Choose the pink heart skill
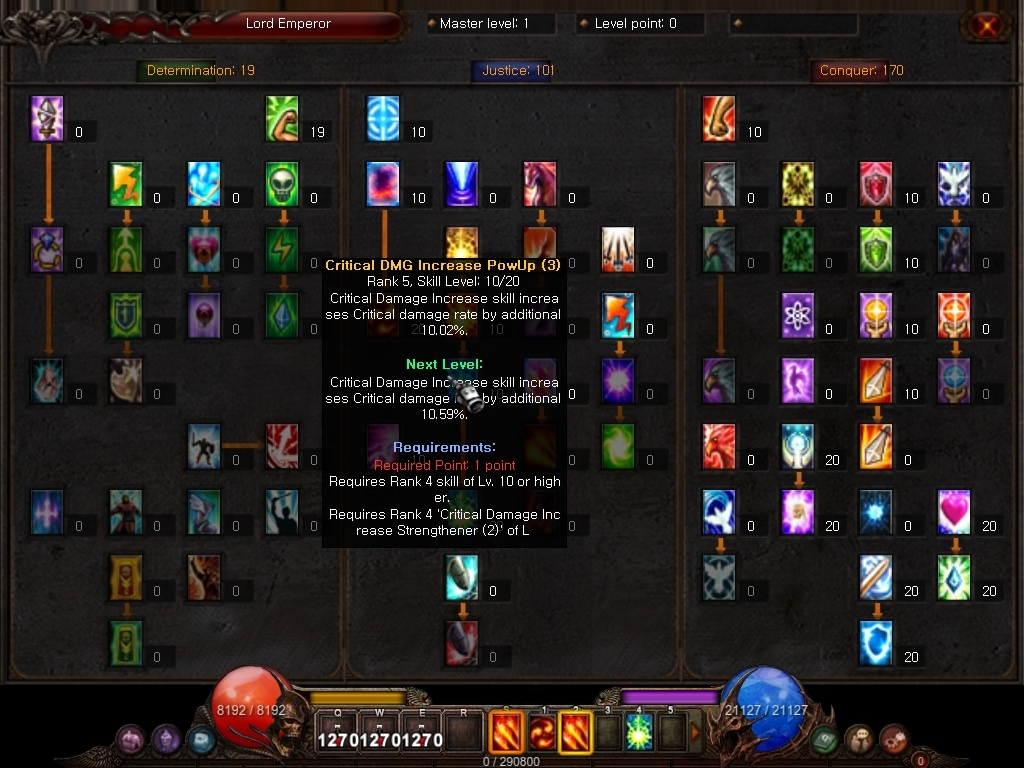Screen dimensions: 1024x768 pyautogui.click(x=955, y=513)
